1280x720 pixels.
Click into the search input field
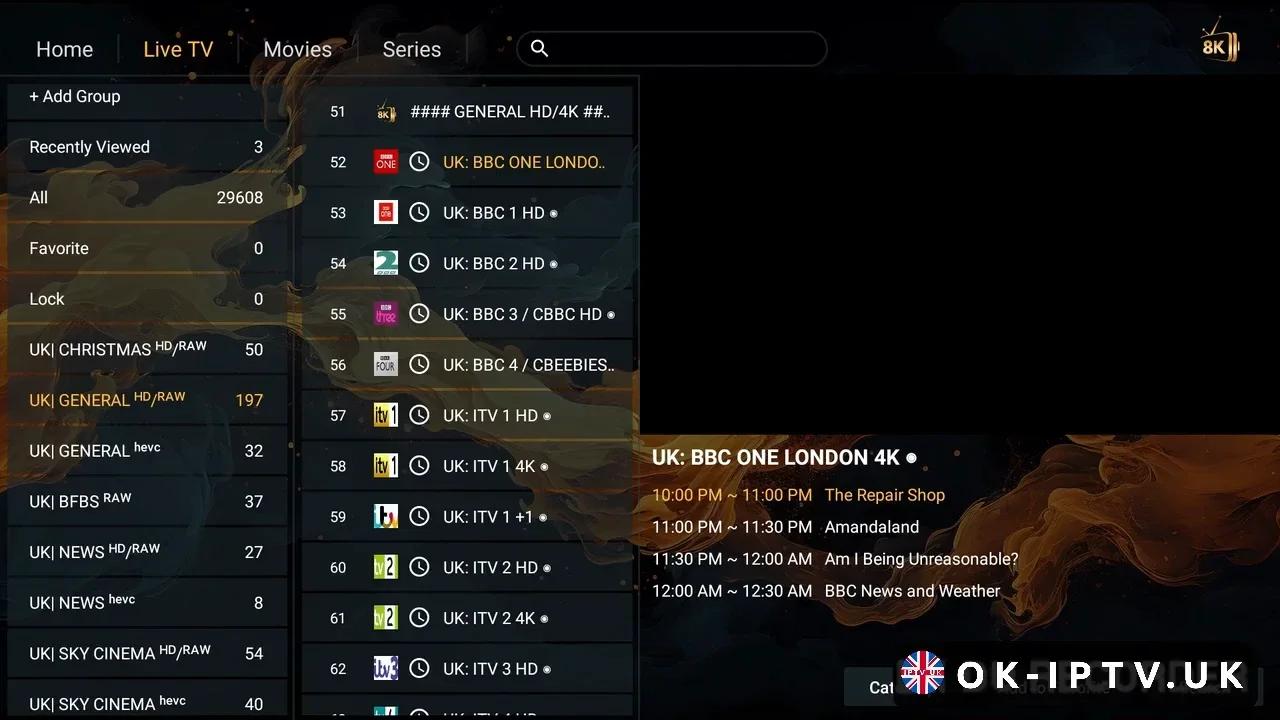pos(670,48)
